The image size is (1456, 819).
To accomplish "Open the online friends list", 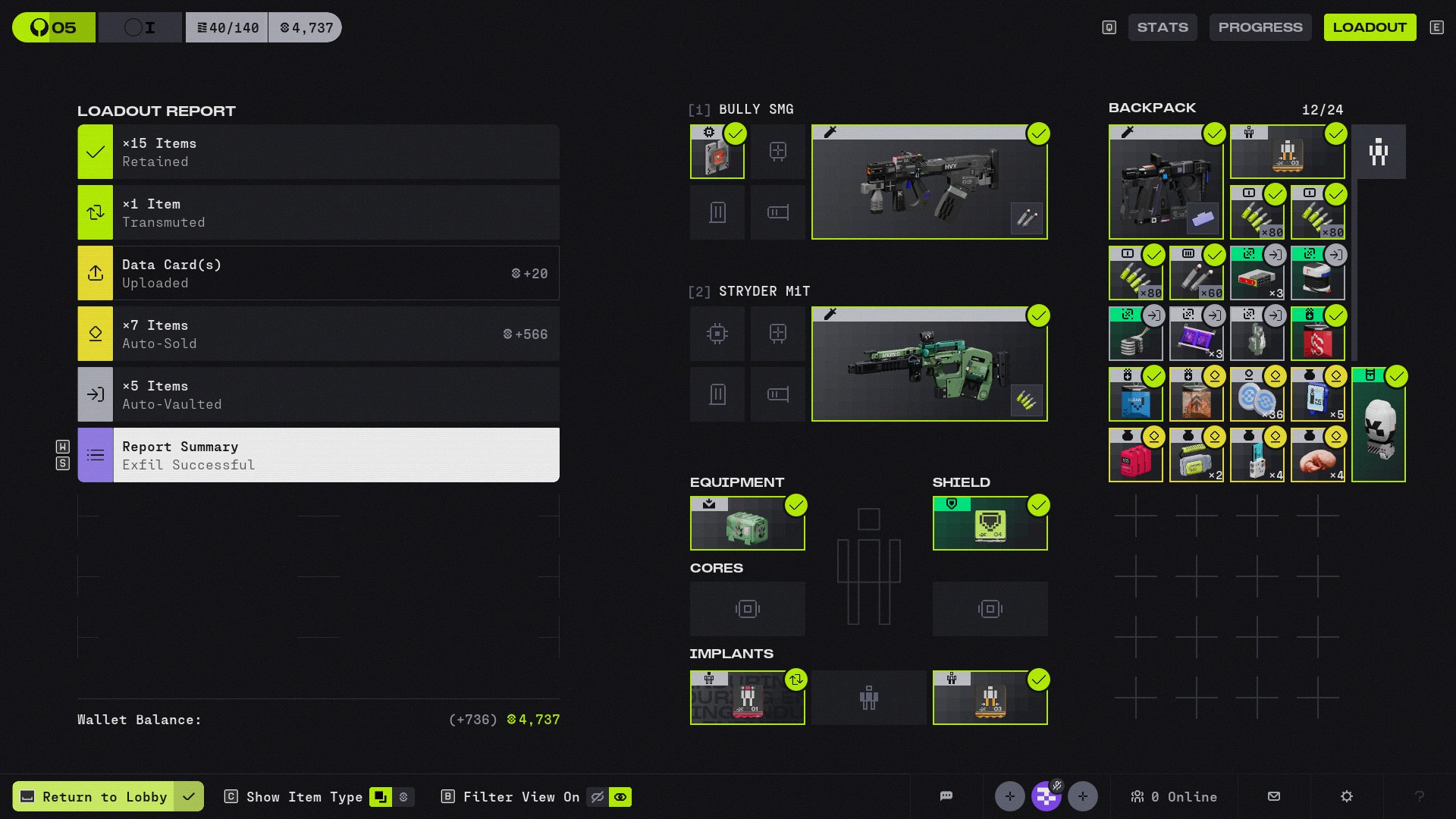I will (x=1173, y=796).
